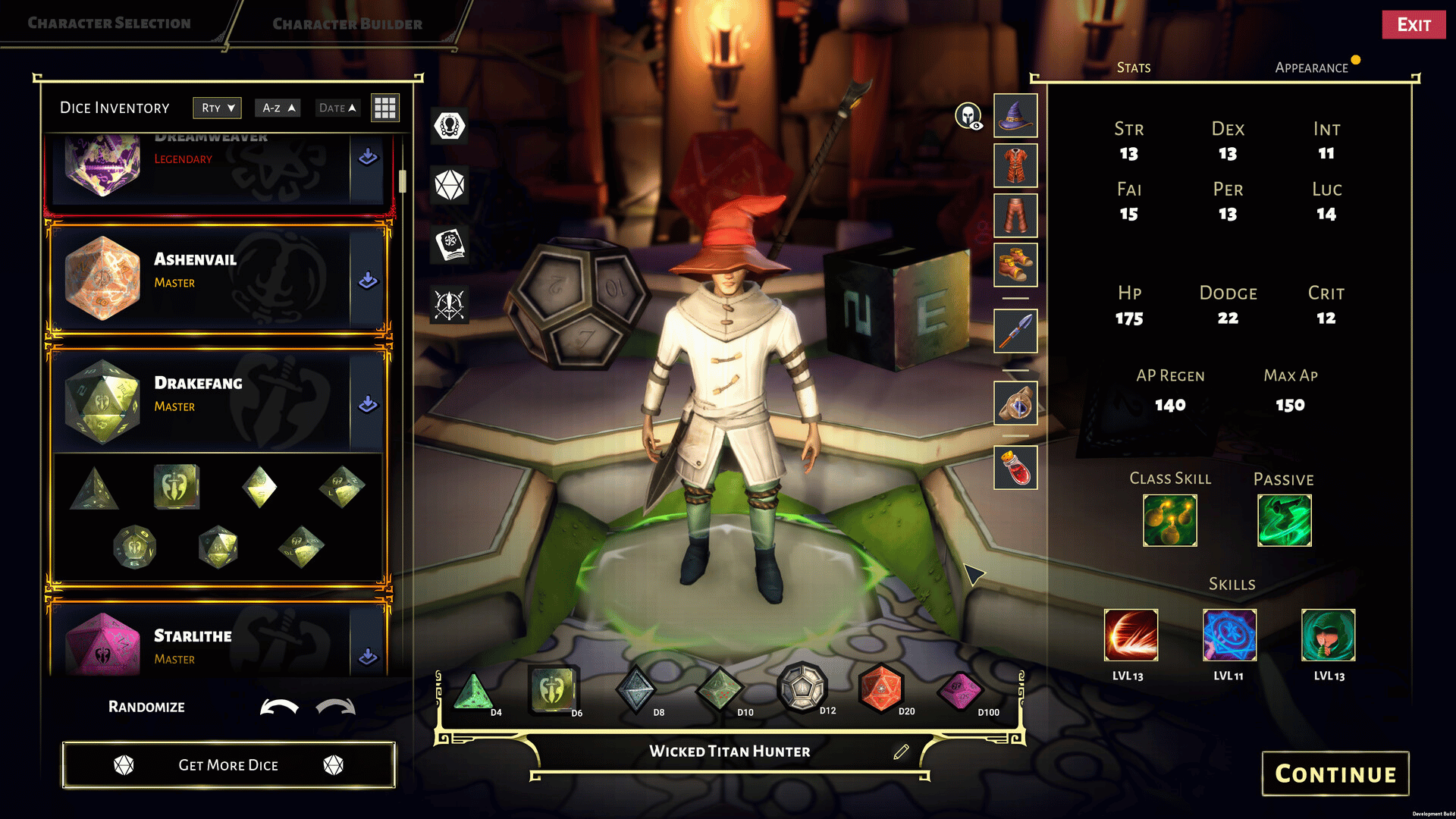1456x819 pixels.
Task: Edit the name Wicked Titan Hunter
Action: pos(901,752)
